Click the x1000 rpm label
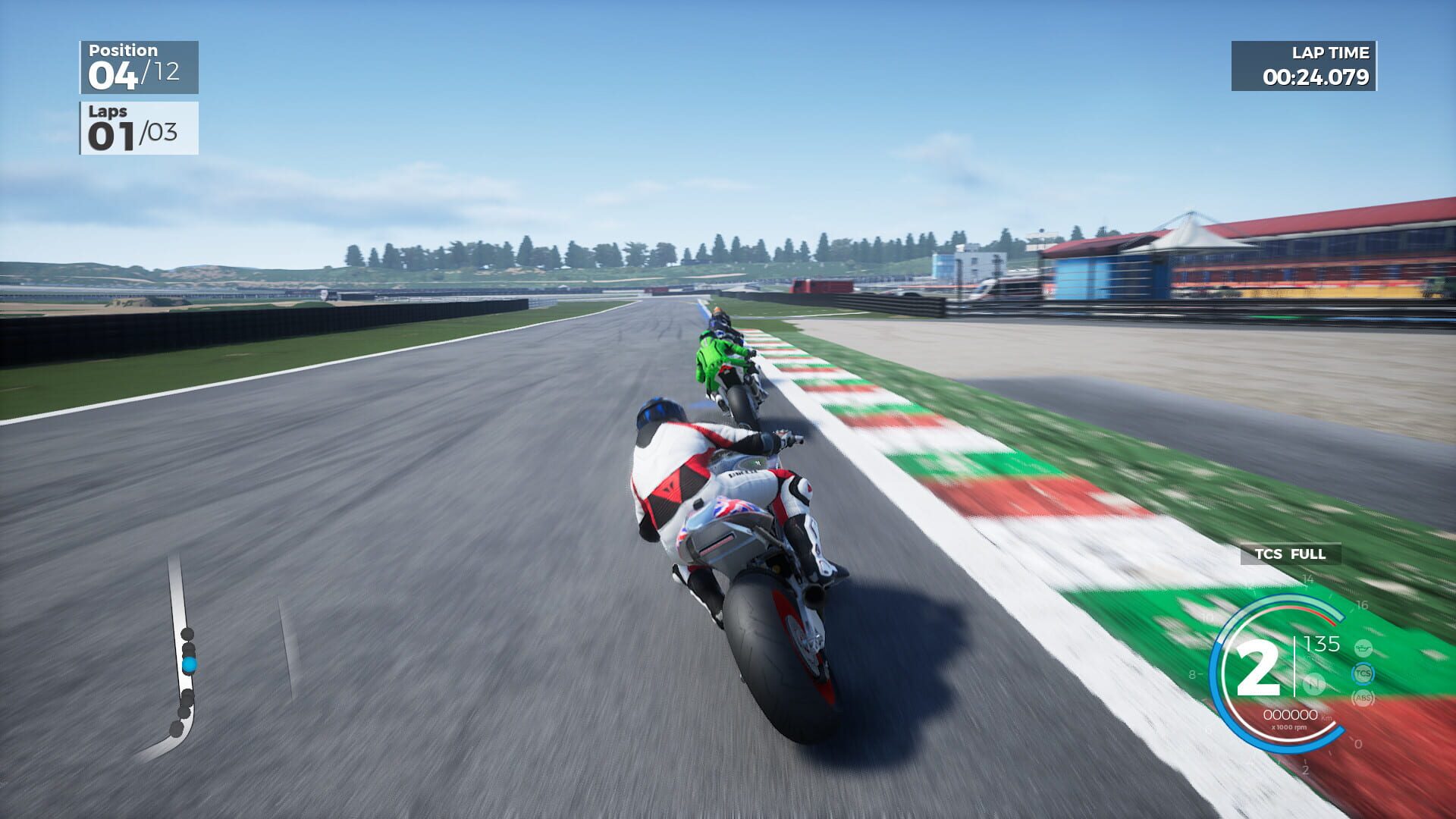Screen dimensions: 1456x819 (1290, 727)
